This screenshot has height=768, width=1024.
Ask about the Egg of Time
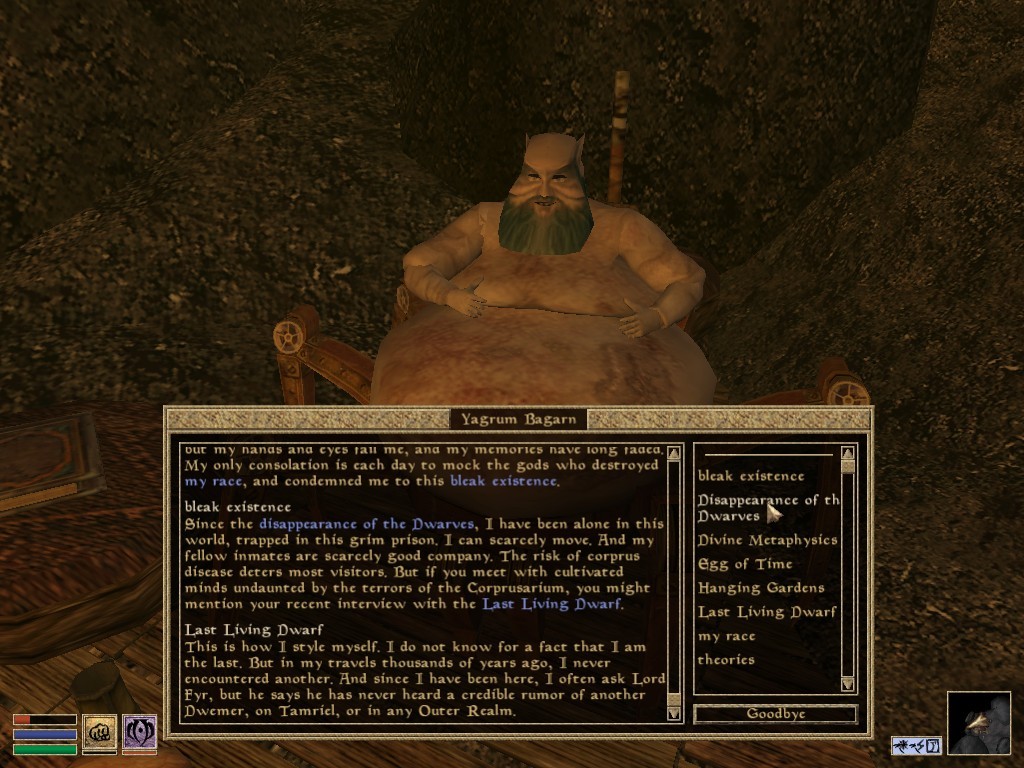(x=744, y=564)
